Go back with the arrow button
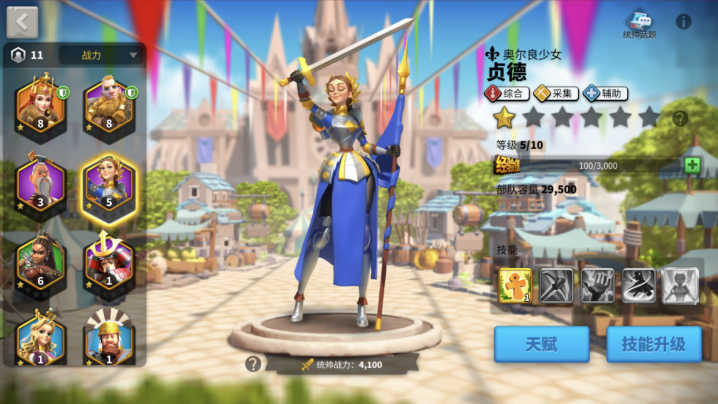718x404 pixels. (22, 22)
